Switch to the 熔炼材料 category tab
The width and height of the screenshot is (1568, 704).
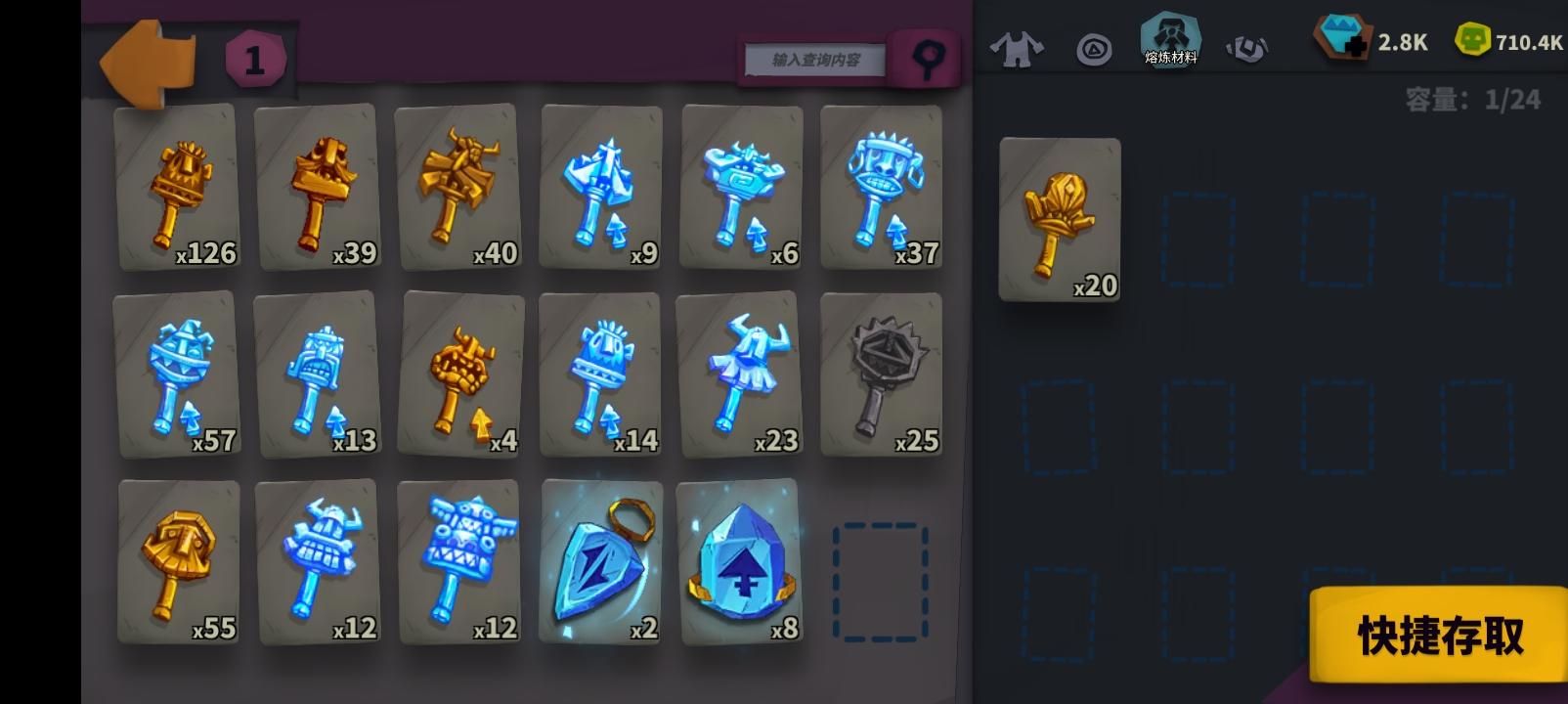click(1169, 41)
